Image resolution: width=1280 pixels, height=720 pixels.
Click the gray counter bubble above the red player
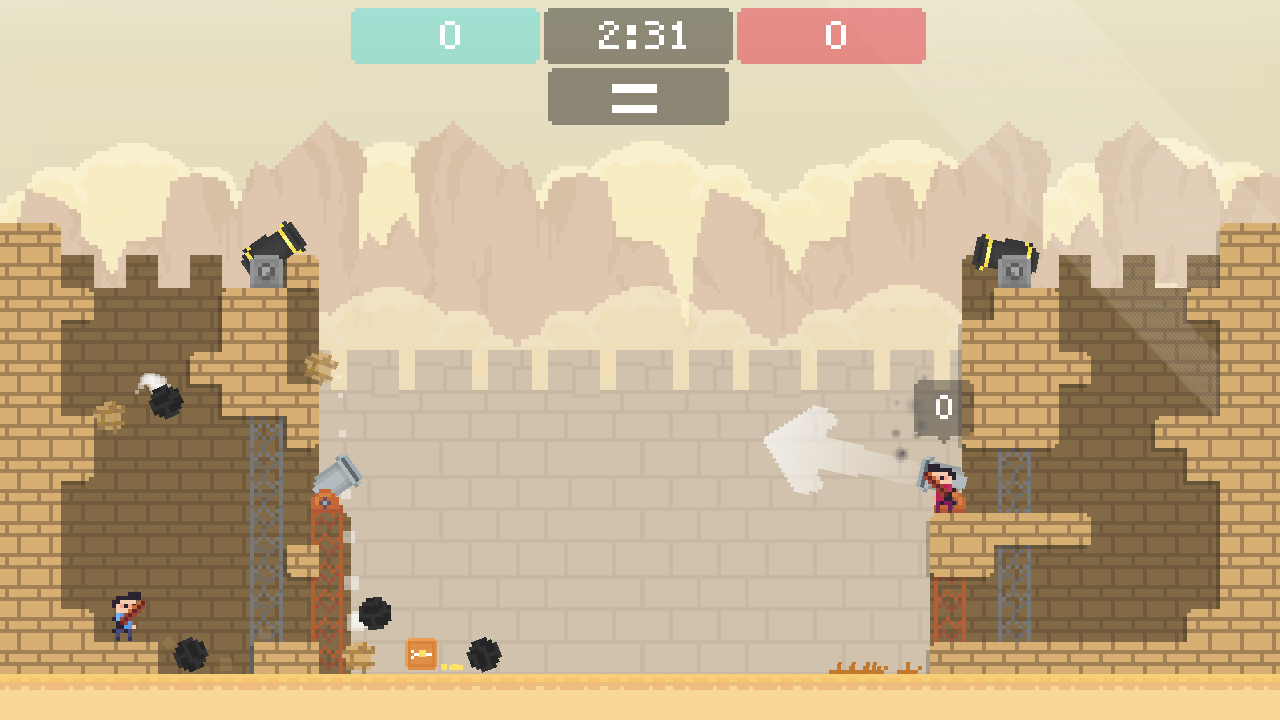coord(938,408)
